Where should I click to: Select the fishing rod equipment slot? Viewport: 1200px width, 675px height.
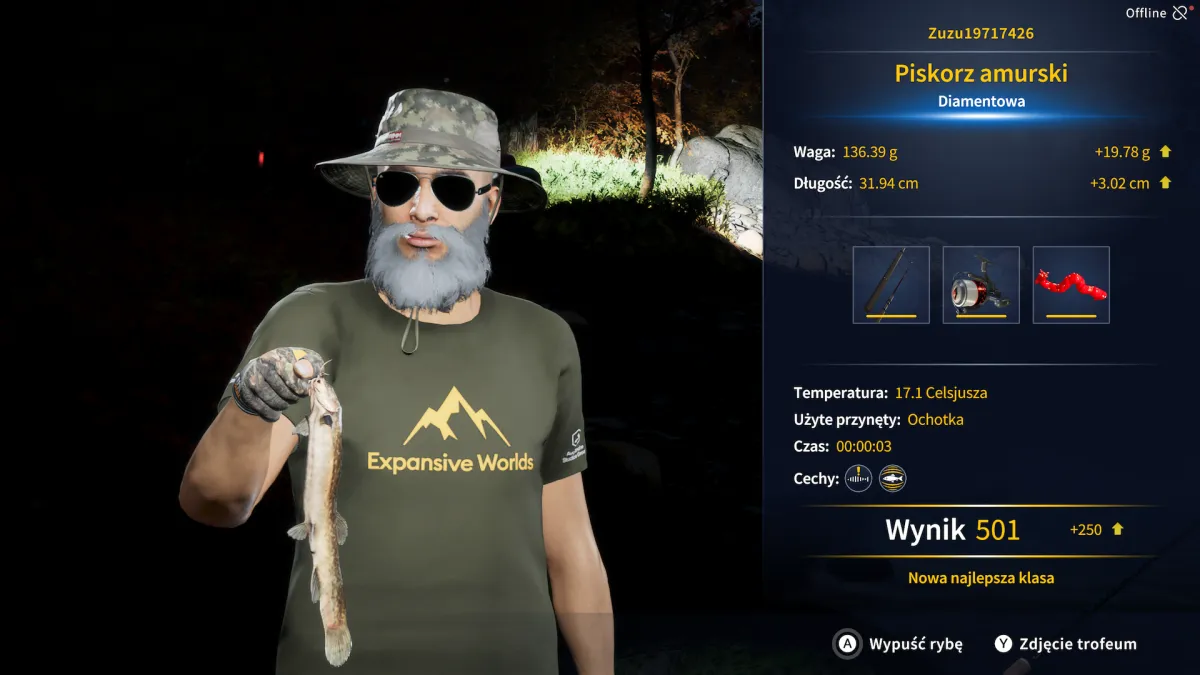[891, 285]
